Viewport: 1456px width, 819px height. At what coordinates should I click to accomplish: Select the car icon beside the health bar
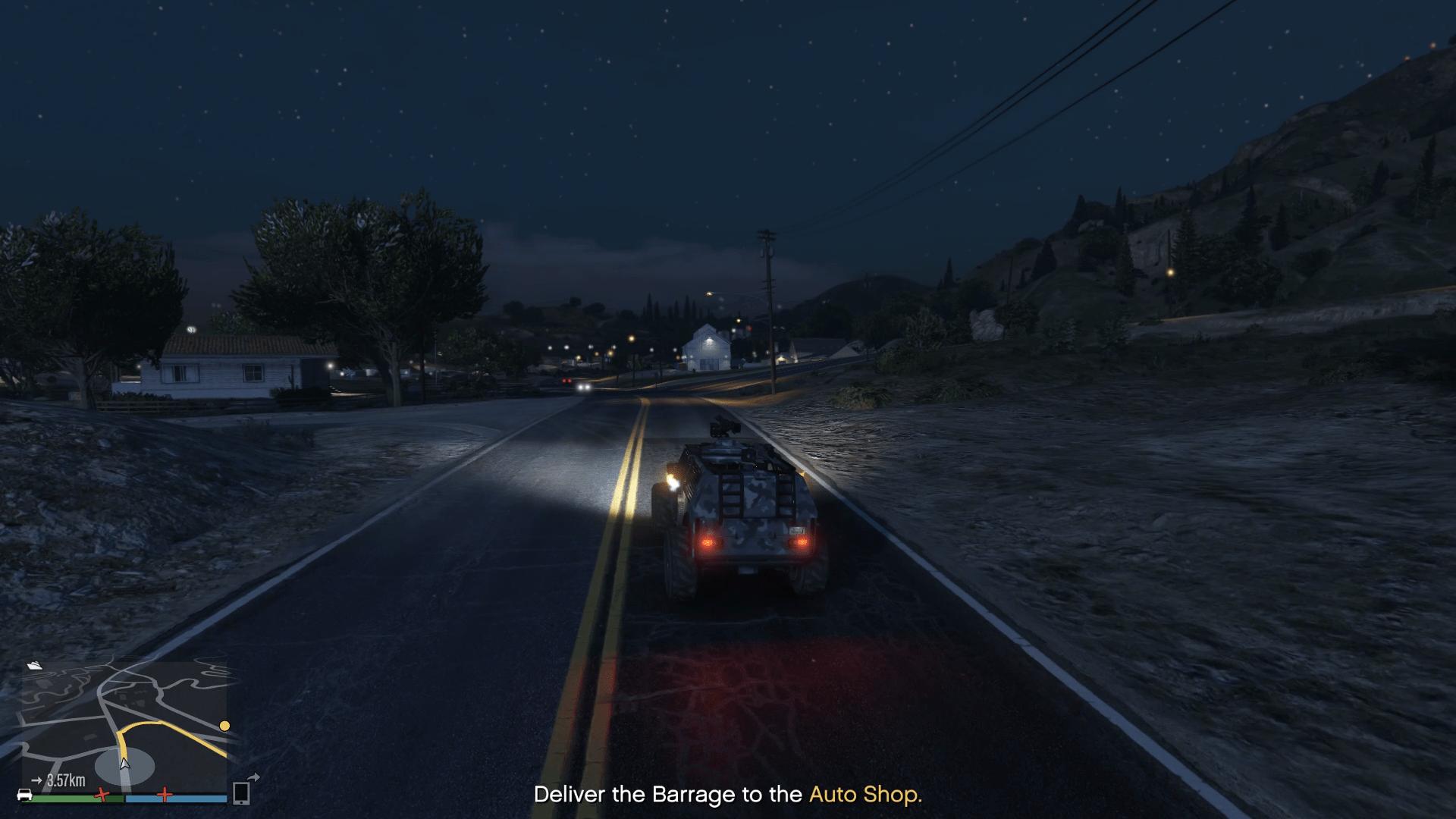24,796
